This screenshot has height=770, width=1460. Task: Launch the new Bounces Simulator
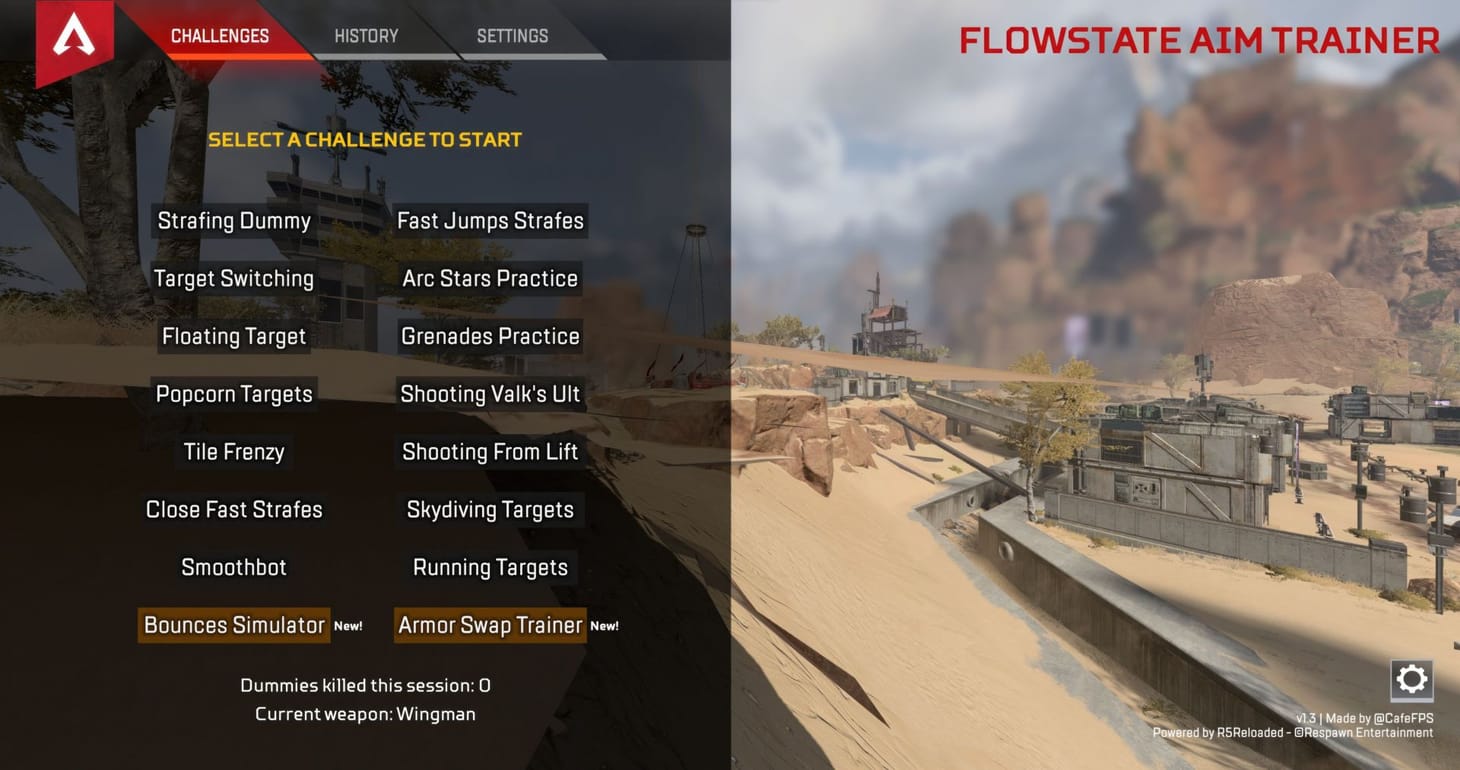point(233,625)
